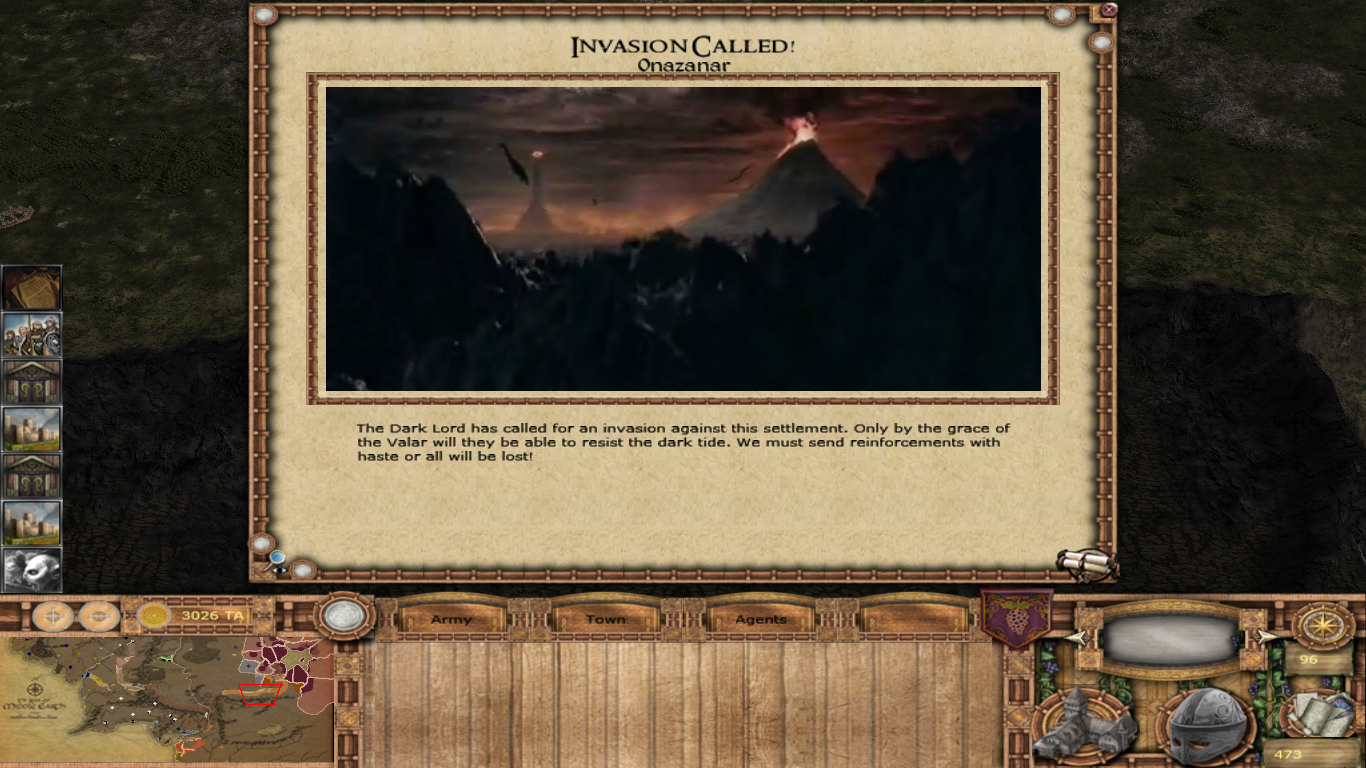This screenshot has height=768, width=1366.
Task: Select the next item with right arrow
Action: point(1265,637)
